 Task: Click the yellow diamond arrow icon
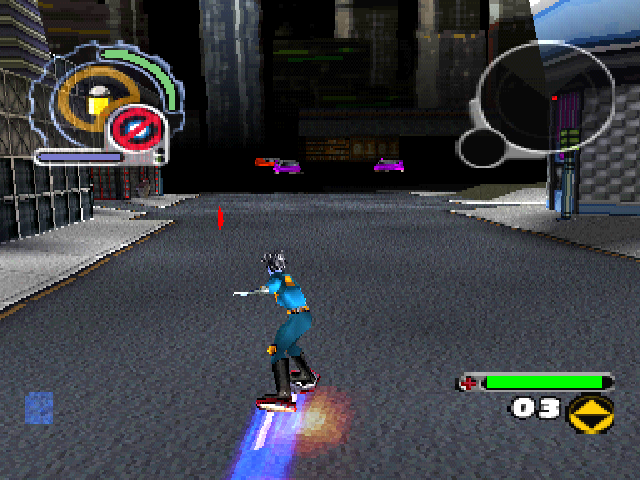590,411
